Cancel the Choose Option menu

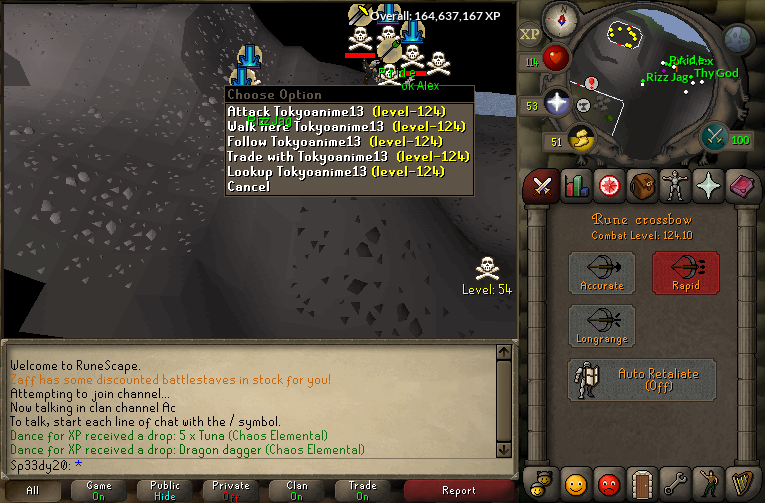coord(248,186)
